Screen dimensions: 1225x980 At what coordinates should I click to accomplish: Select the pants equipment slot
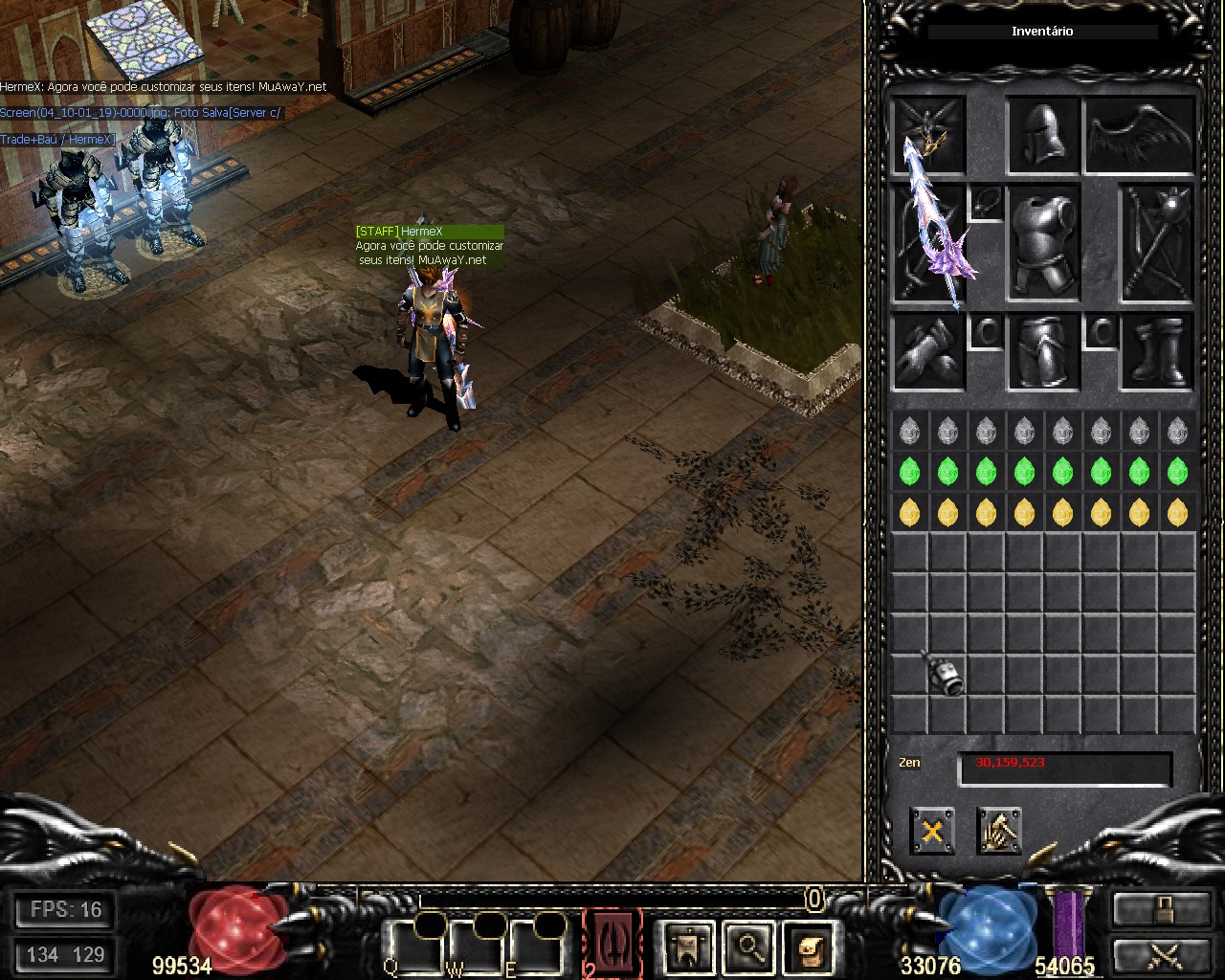click(1044, 351)
